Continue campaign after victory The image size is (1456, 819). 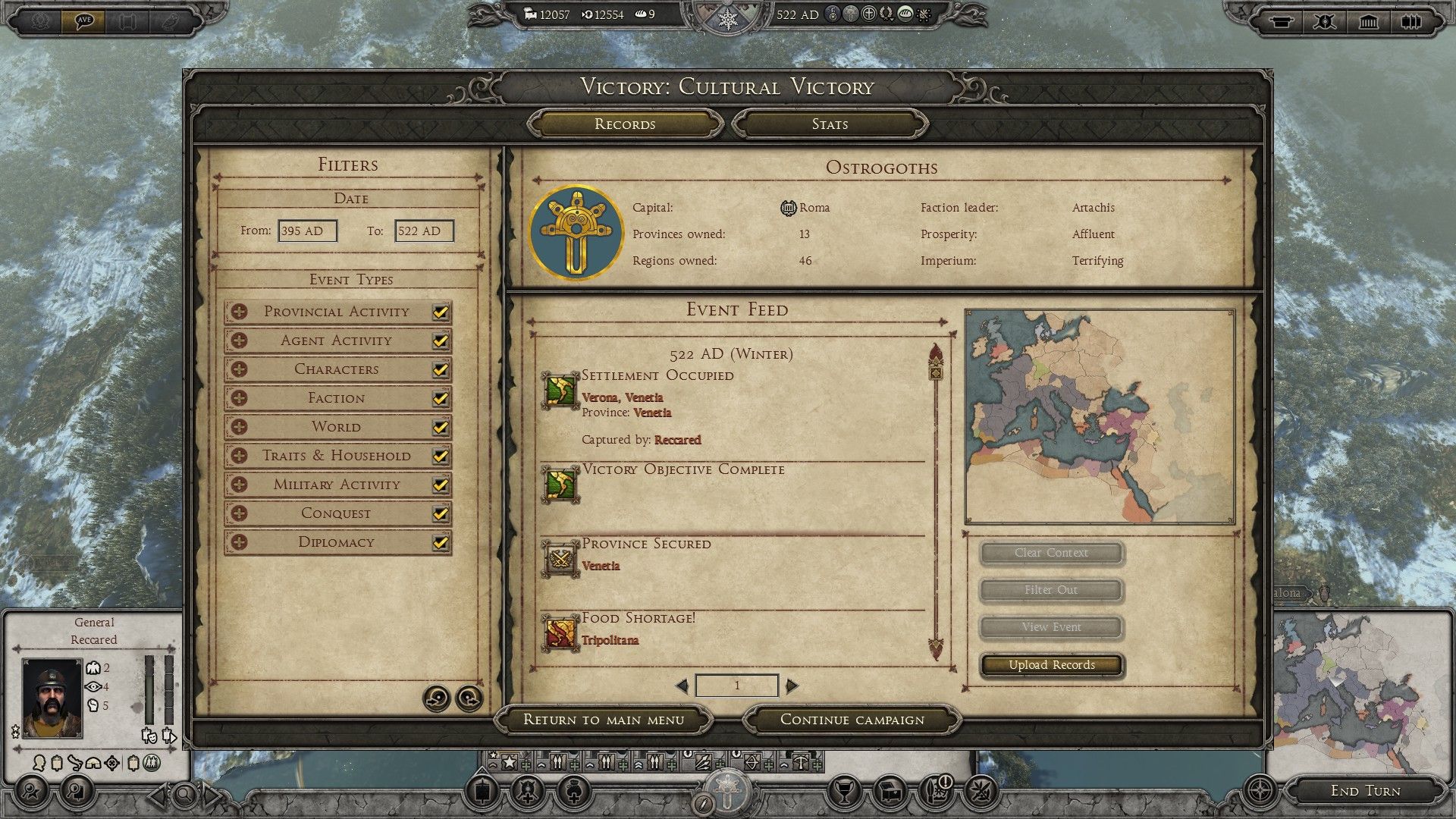pyautogui.click(x=852, y=720)
